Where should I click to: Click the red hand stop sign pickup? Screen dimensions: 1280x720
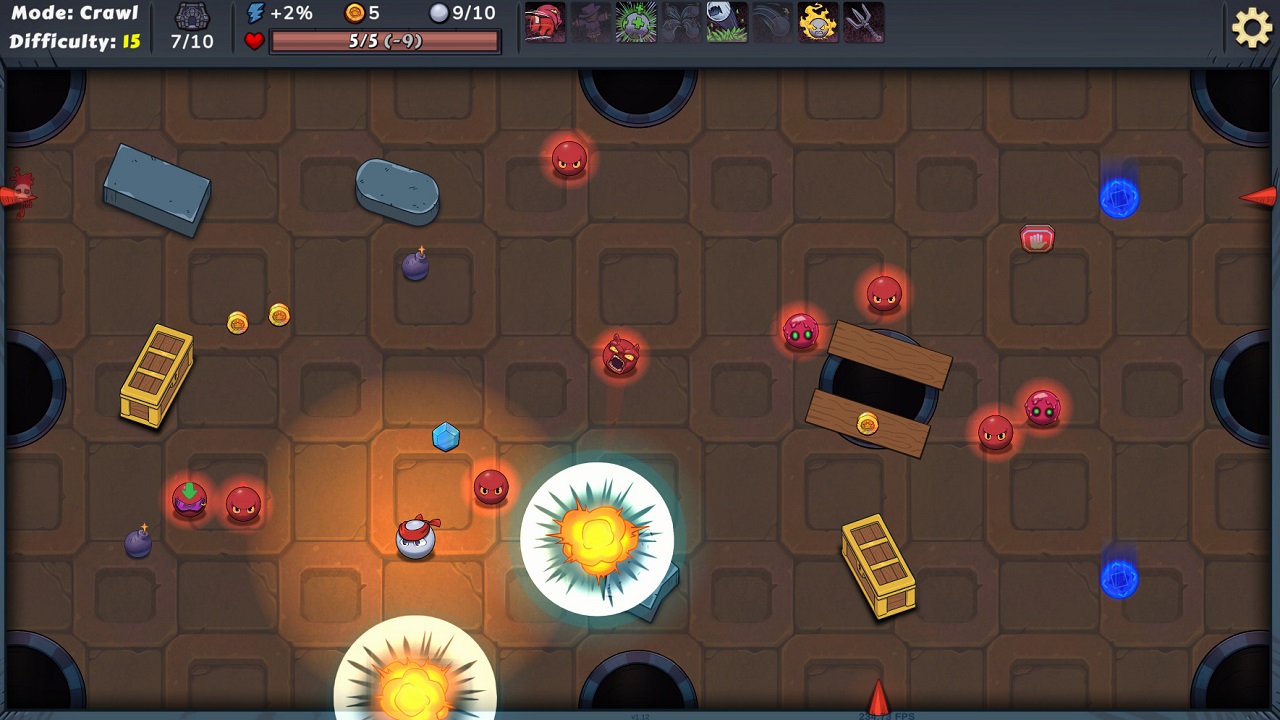(x=1037, y=238)
